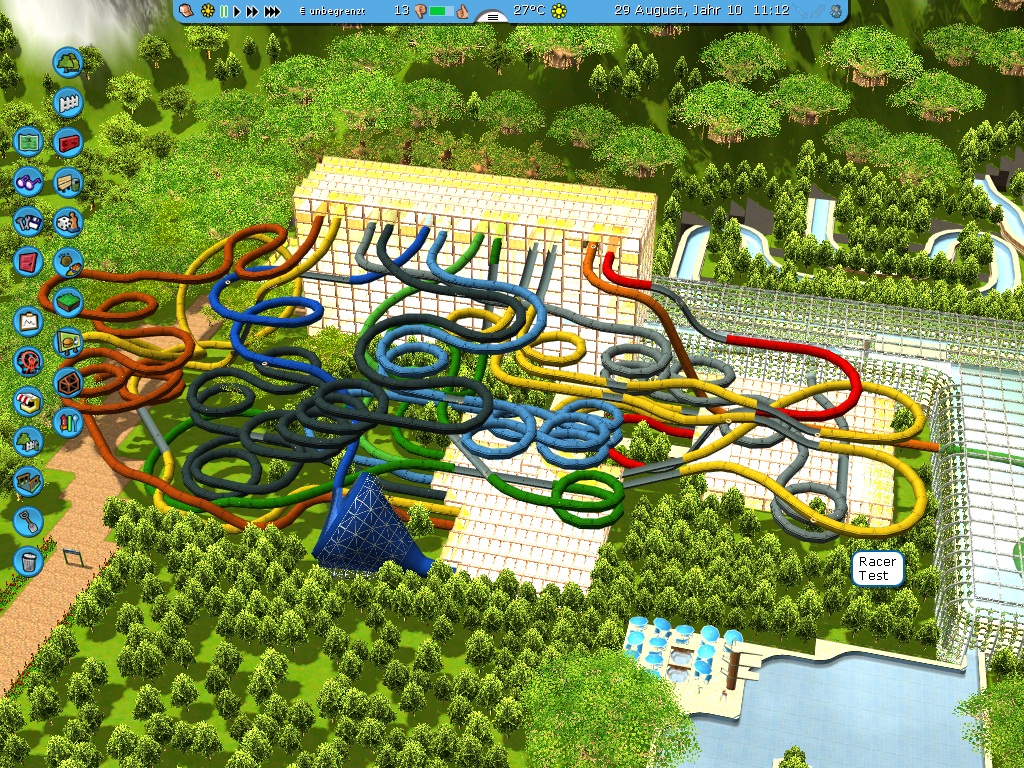
Task: Pause the game from the top bar
Action: tap(224, 11)
